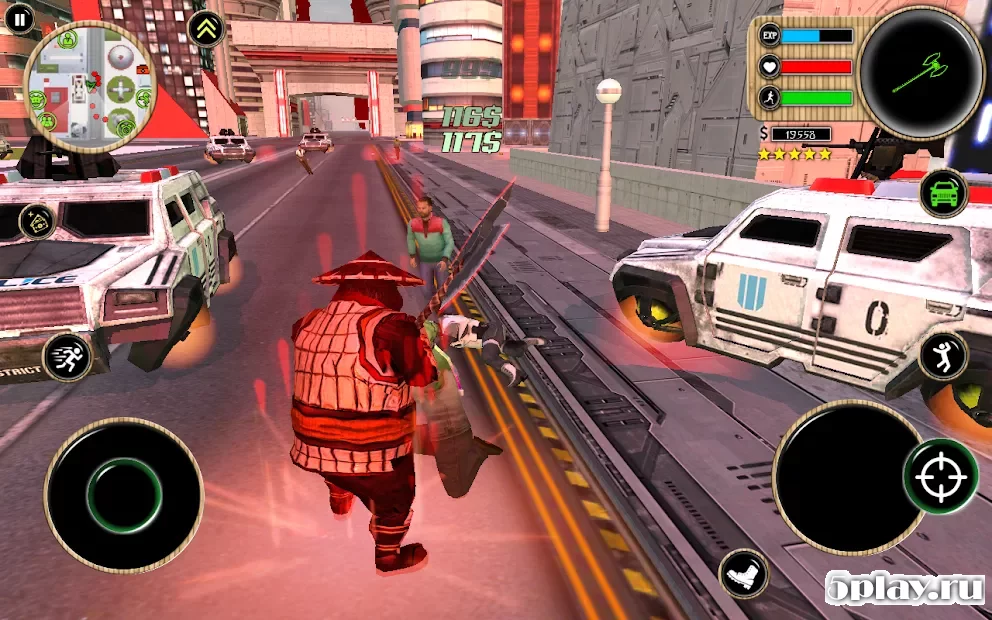Screen dimensions: 992x620
Task: Pause the game
Action: pos(18,17)
